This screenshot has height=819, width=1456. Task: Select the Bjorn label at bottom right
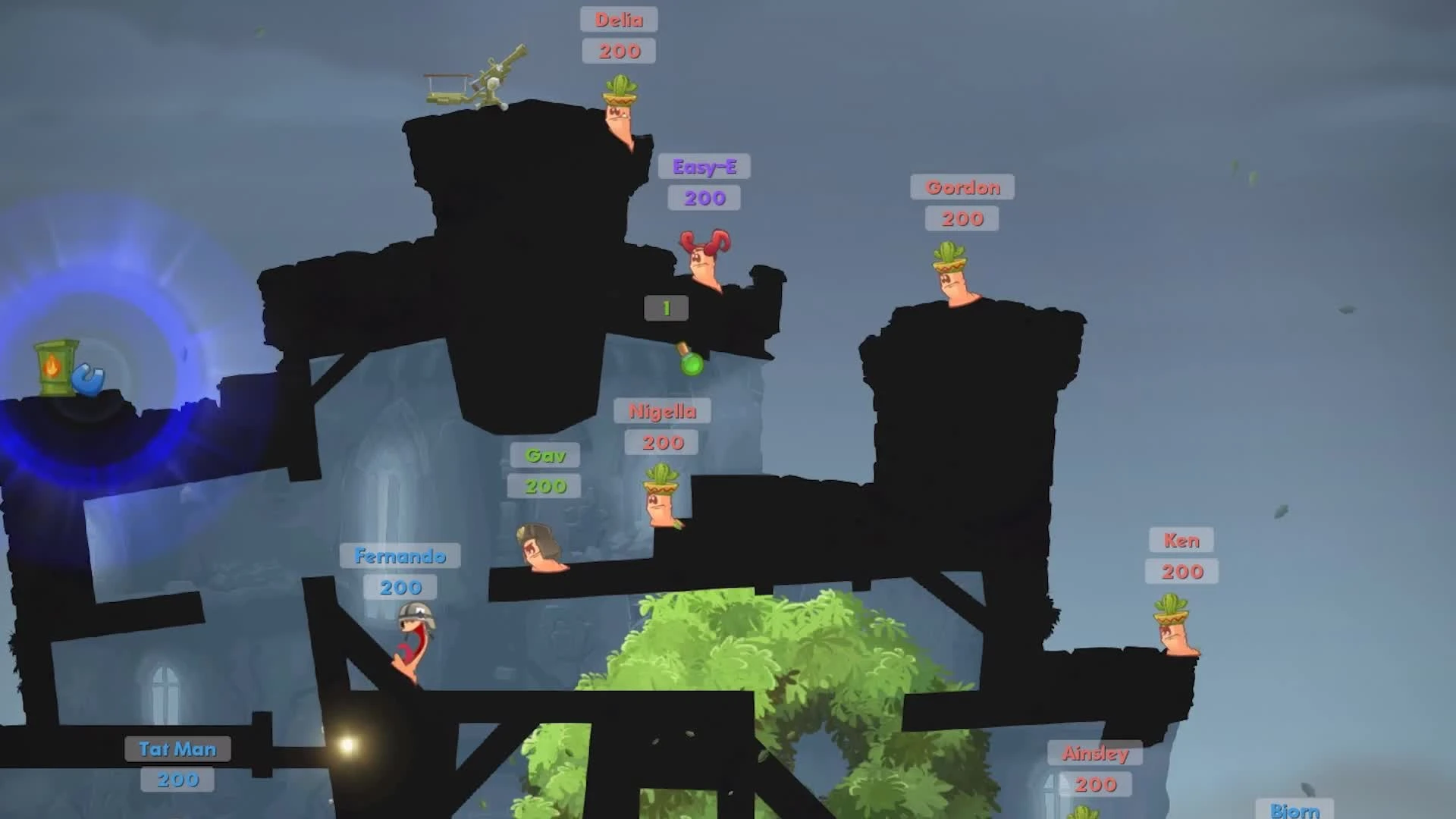(x=1294, y=811)
